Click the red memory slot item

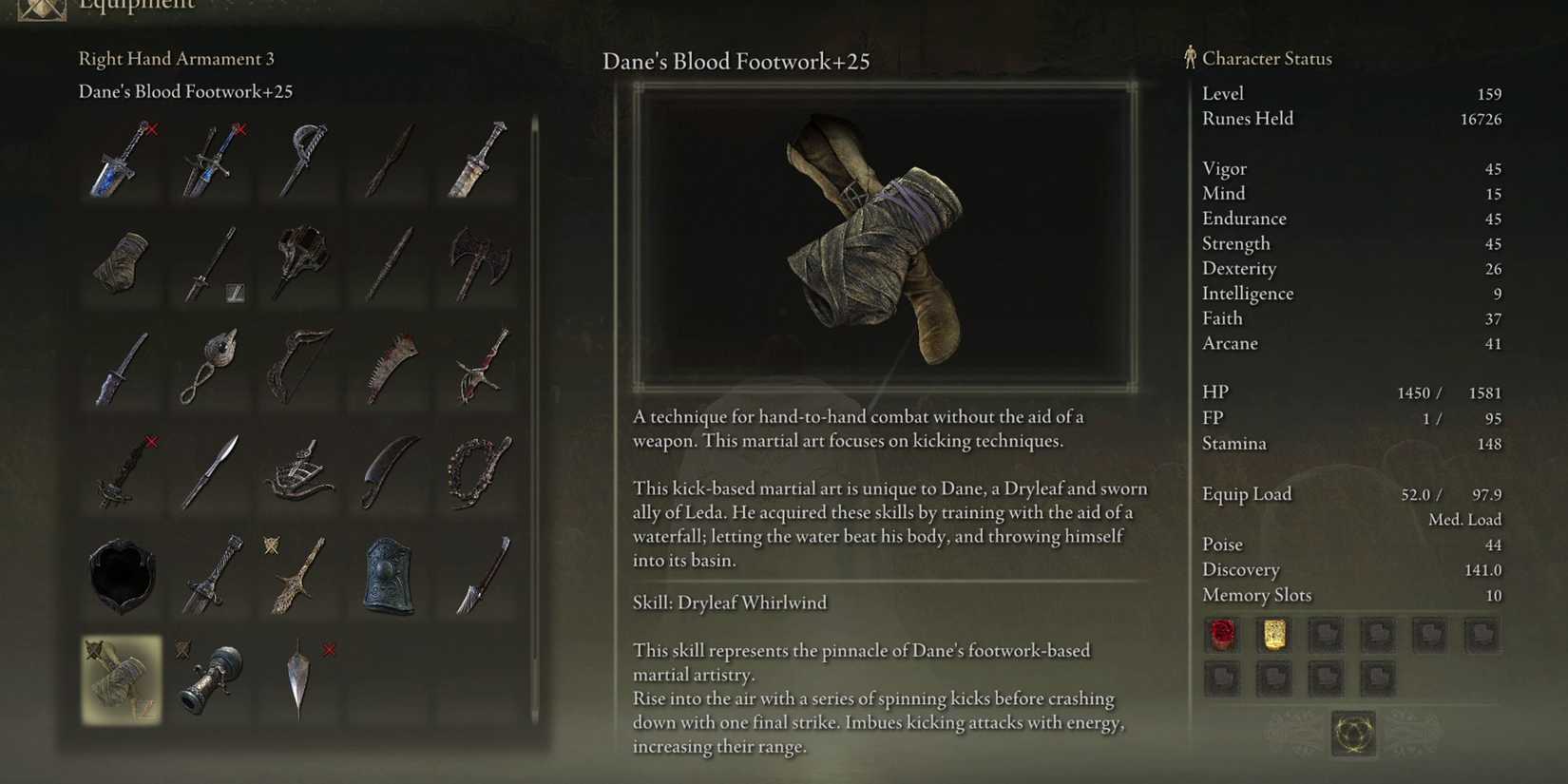coord(1222,635)
